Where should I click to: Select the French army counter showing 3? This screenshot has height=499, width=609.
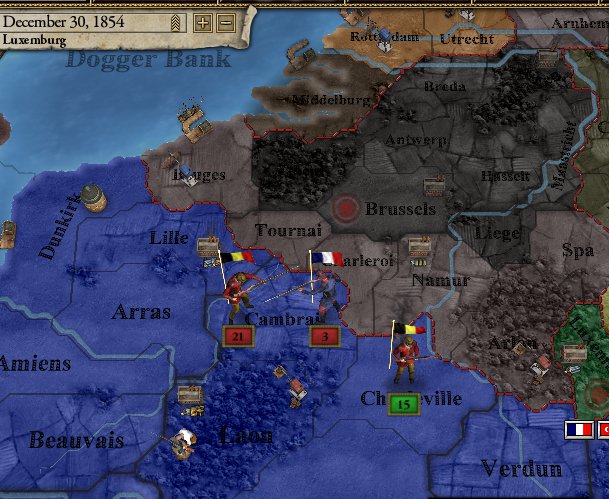pos(326,337)
